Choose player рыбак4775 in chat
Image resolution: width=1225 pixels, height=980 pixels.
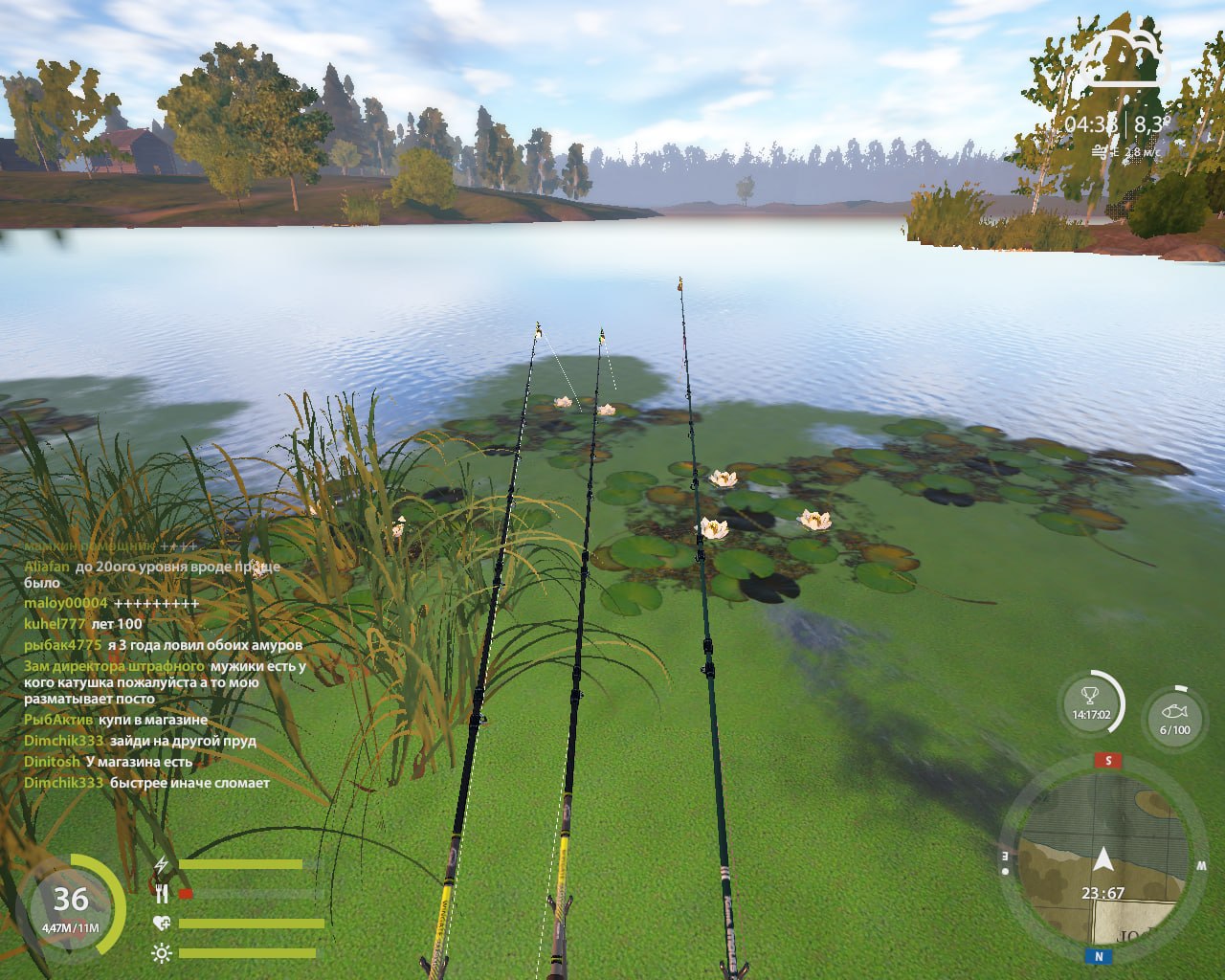click(62, 645)
